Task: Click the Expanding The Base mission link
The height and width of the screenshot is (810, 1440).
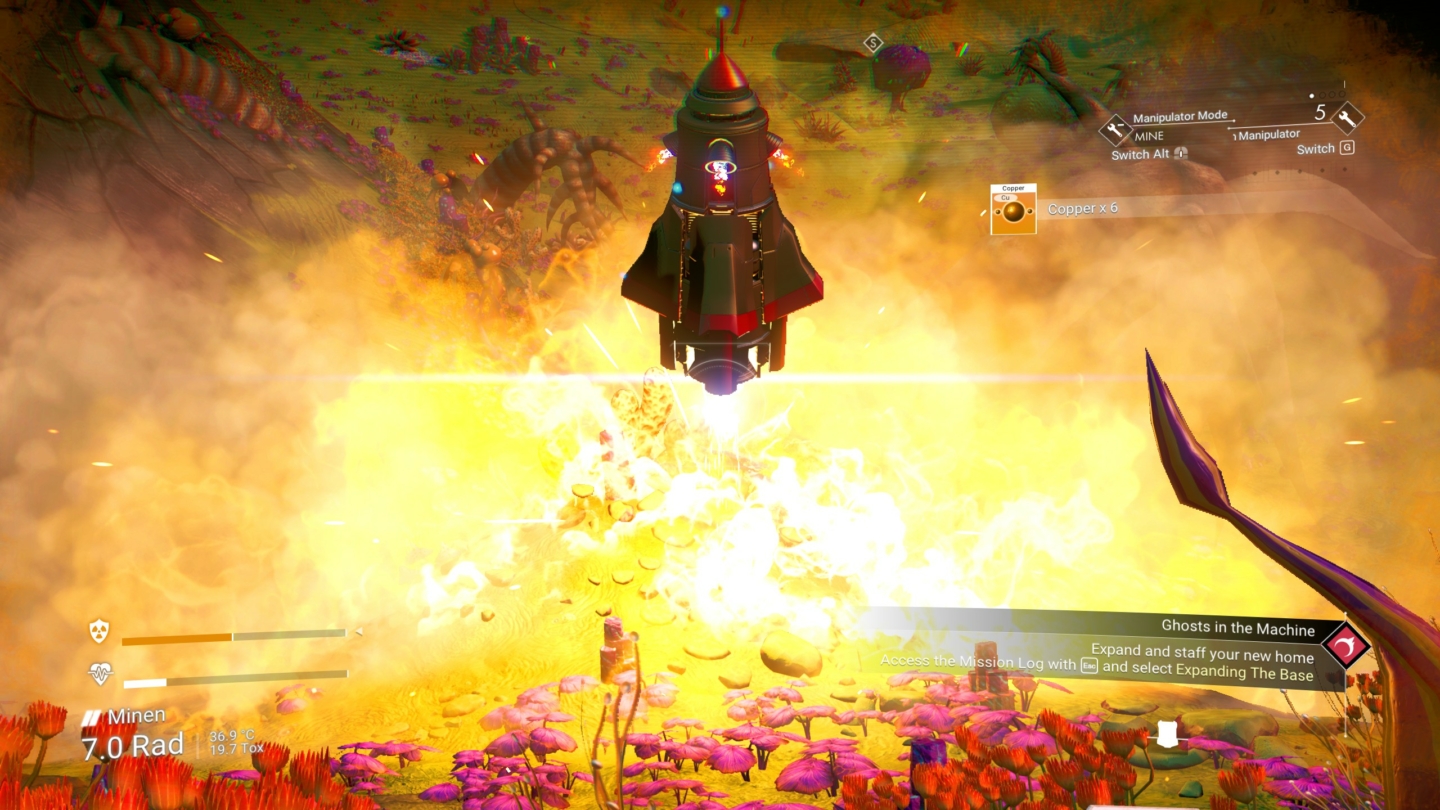Action: [1243, 672]
